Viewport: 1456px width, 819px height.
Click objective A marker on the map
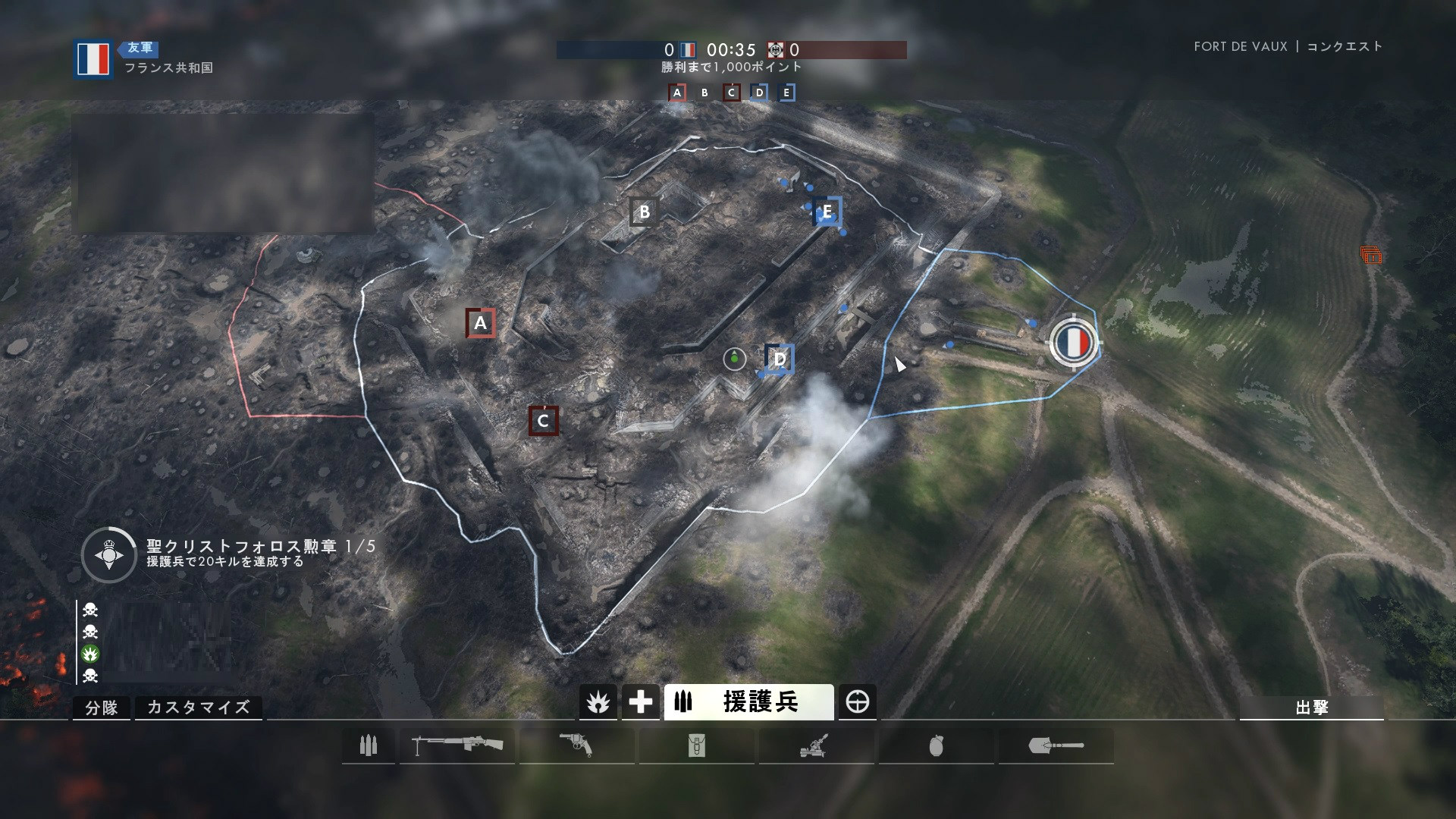pyautogui.click(x=480, y=323)
